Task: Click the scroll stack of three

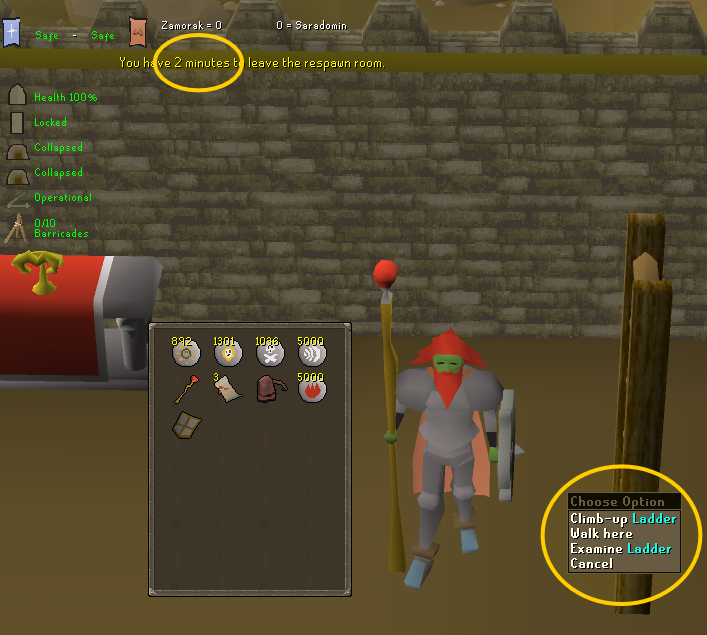Action: (x=228, y=390)
